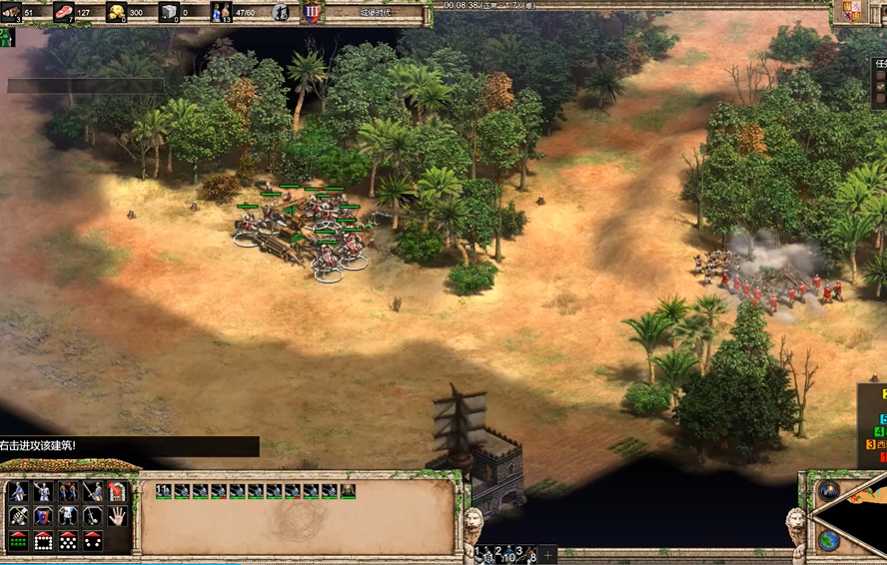Choose the red flag garrison command icon
Viewport: 887px width, 565px height.
pyautogui.click(x=117, y=491)
